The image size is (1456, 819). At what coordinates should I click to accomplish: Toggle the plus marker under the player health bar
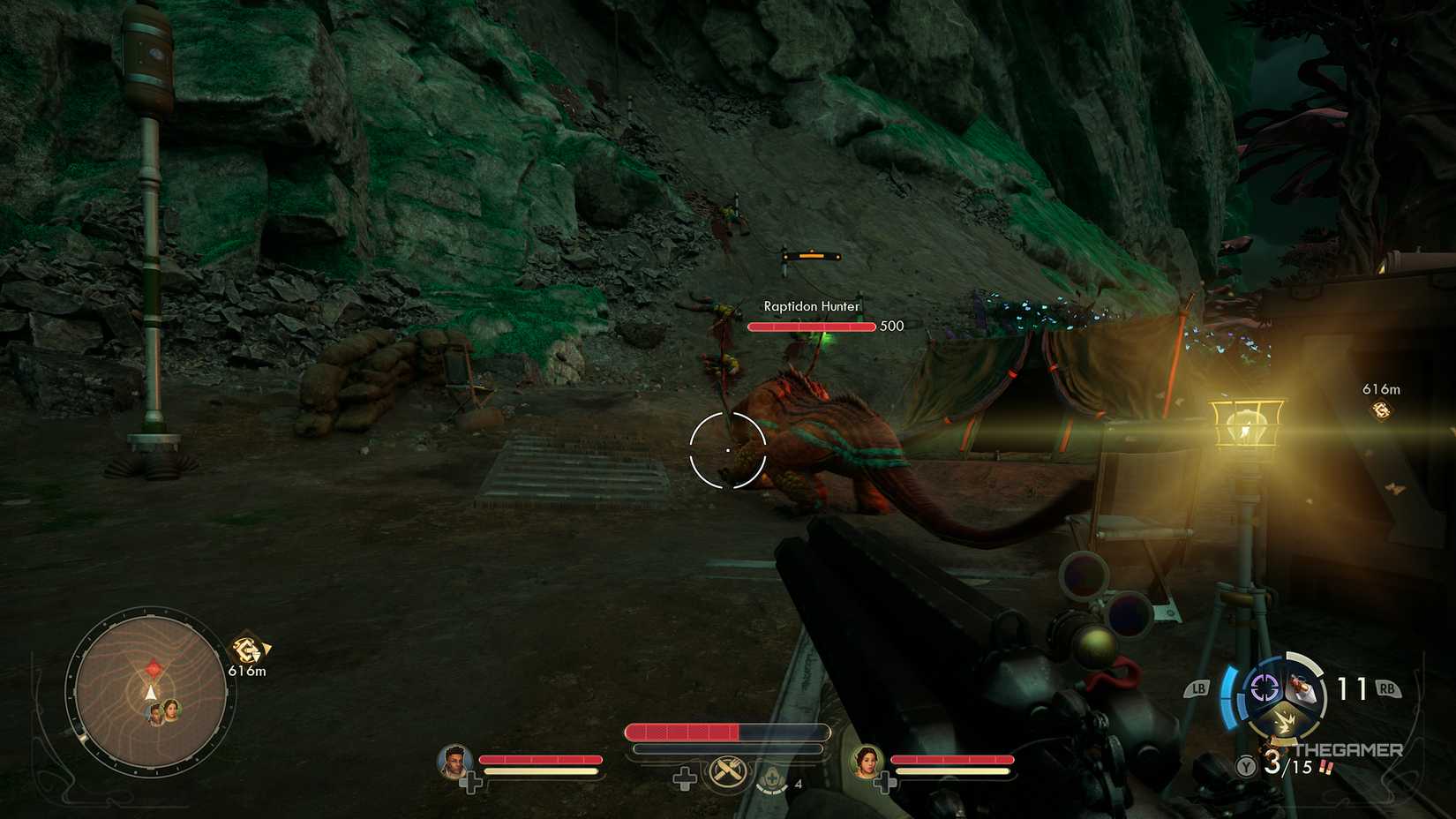tap(684, 778)
